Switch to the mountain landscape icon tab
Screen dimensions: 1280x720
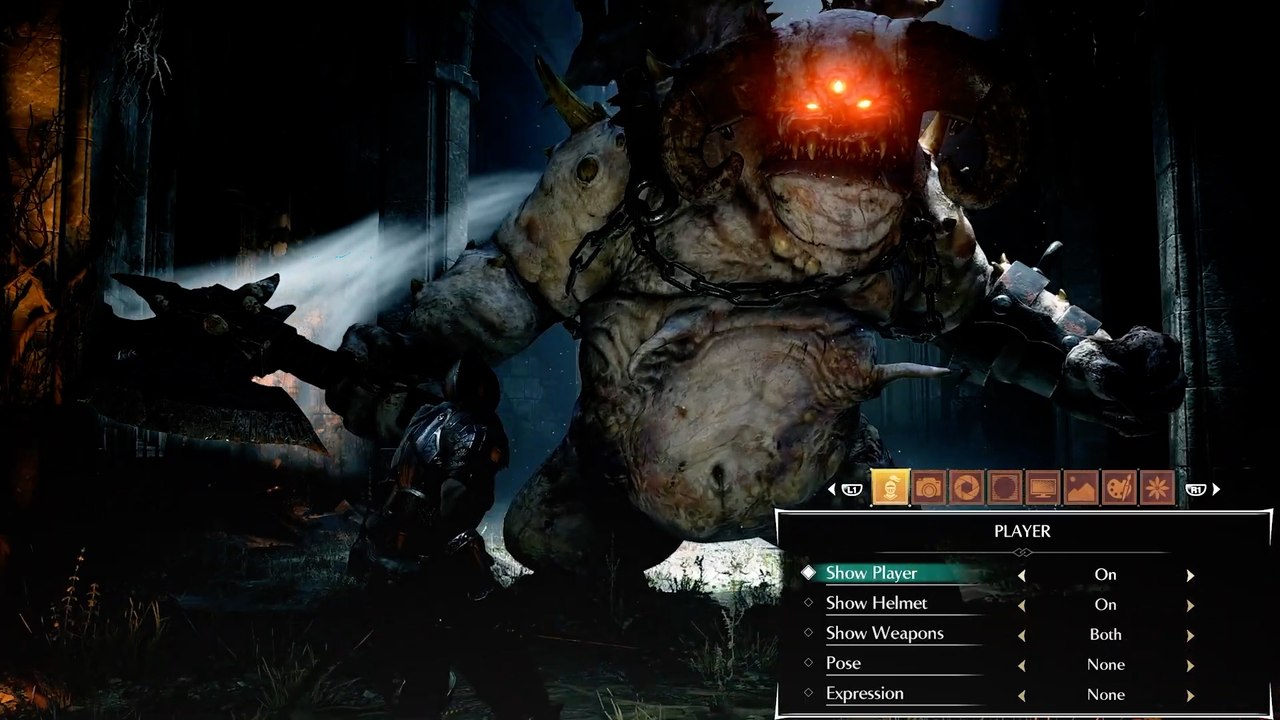pyautogui.click(x=1081, y=488)
